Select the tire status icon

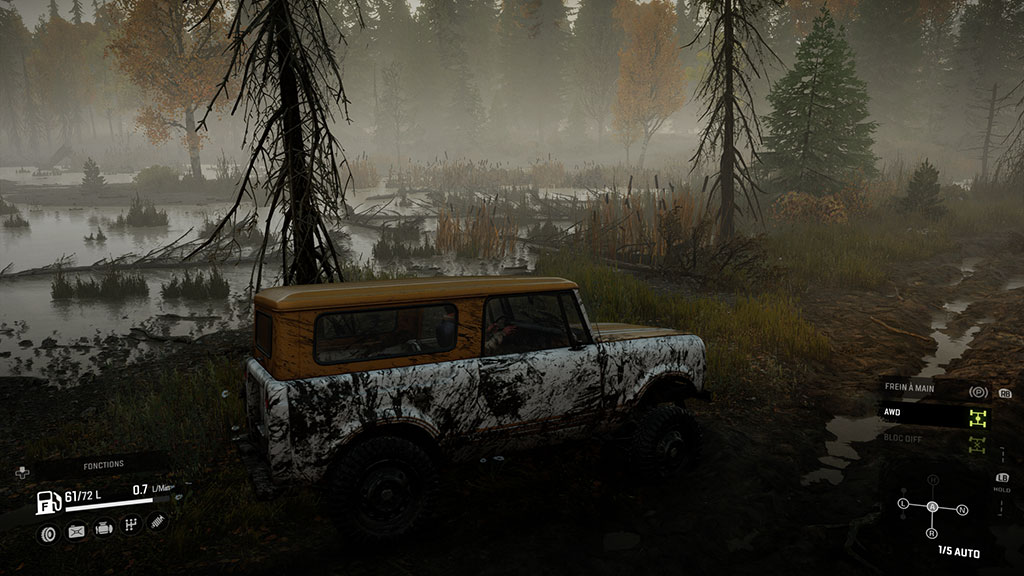(x=47, y=532)
